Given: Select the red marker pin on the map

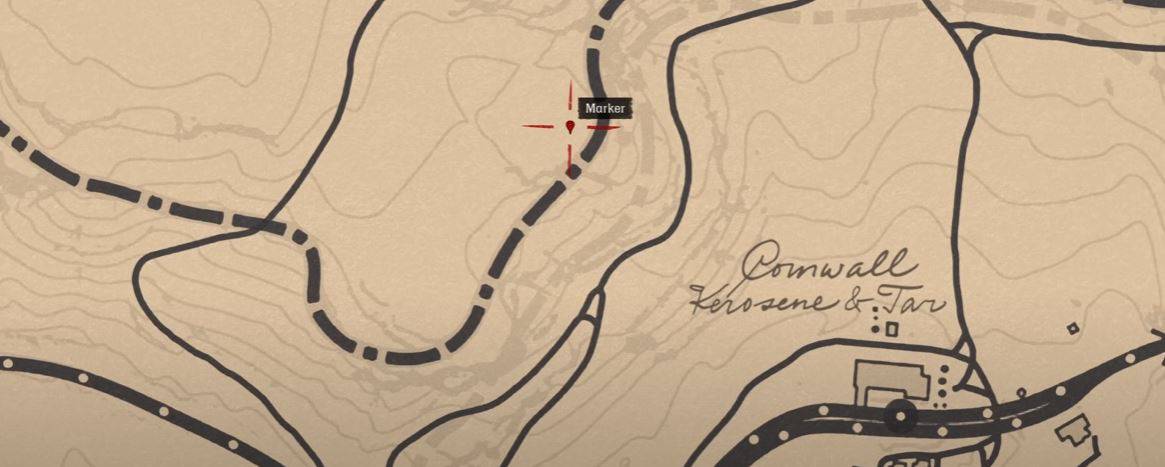Looking at the screenshot, I should 570,126.
